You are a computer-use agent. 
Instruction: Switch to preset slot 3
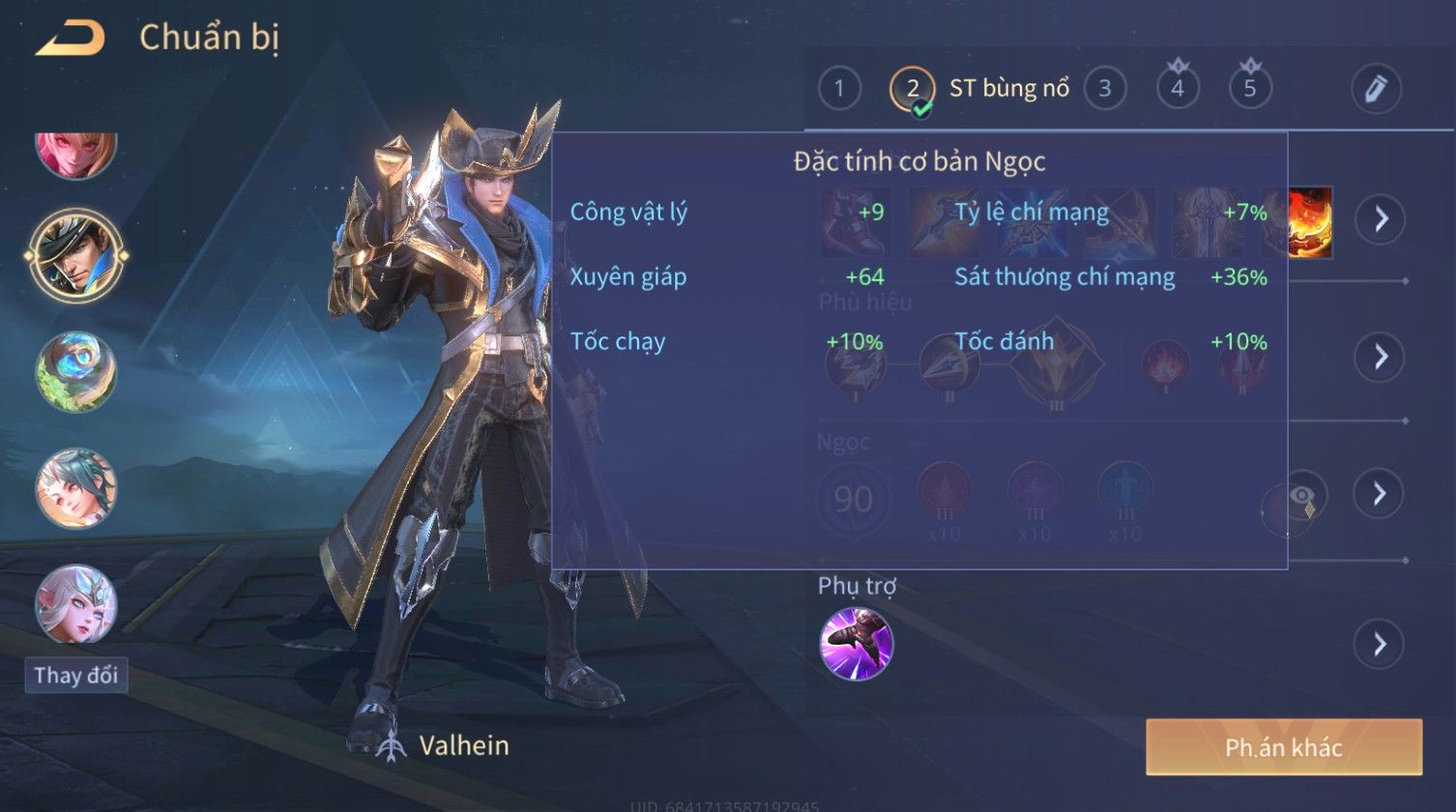[1104, 89]
